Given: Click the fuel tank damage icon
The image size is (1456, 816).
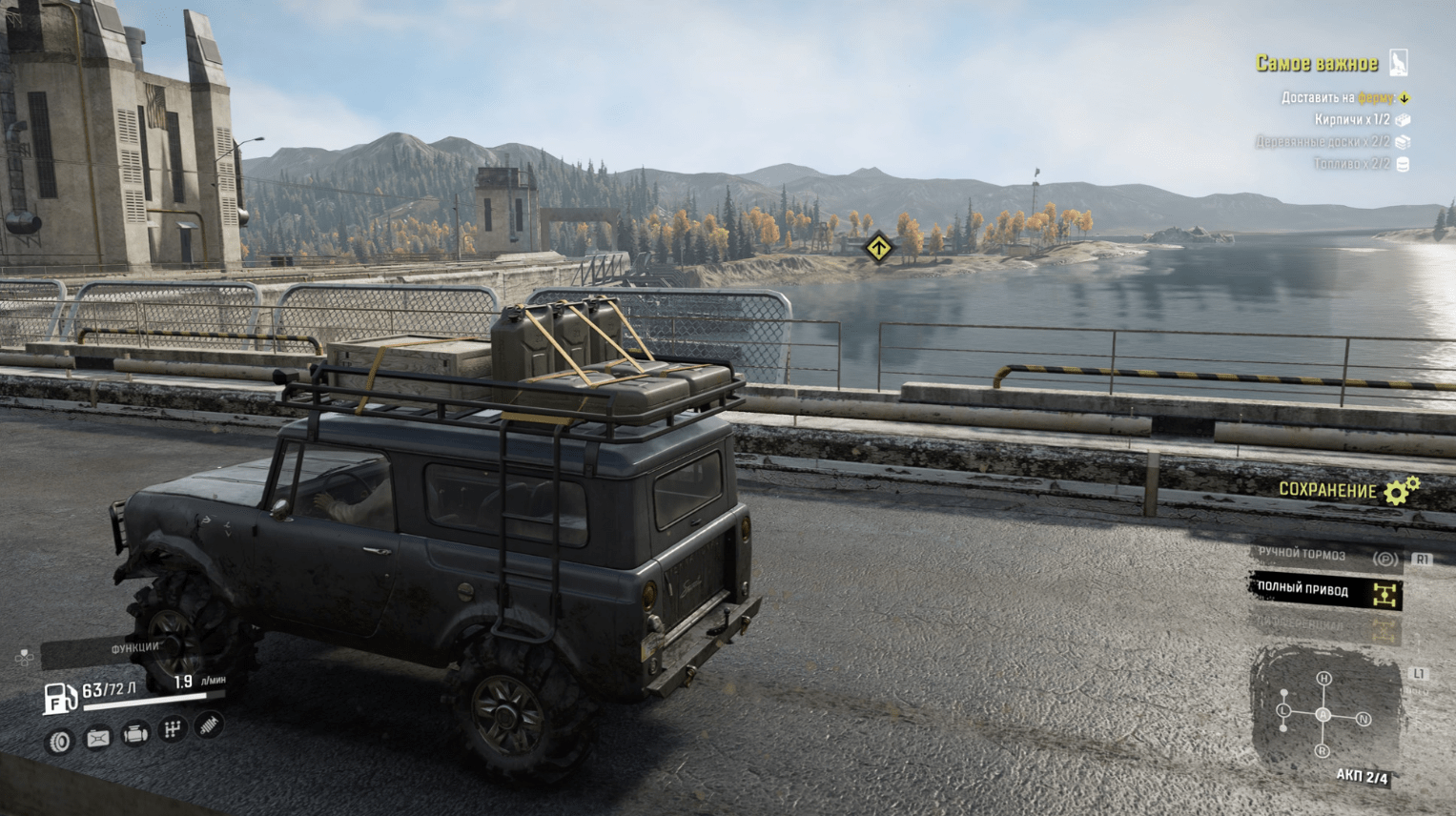Looking at the screenshot, I should tap(97, 738).
